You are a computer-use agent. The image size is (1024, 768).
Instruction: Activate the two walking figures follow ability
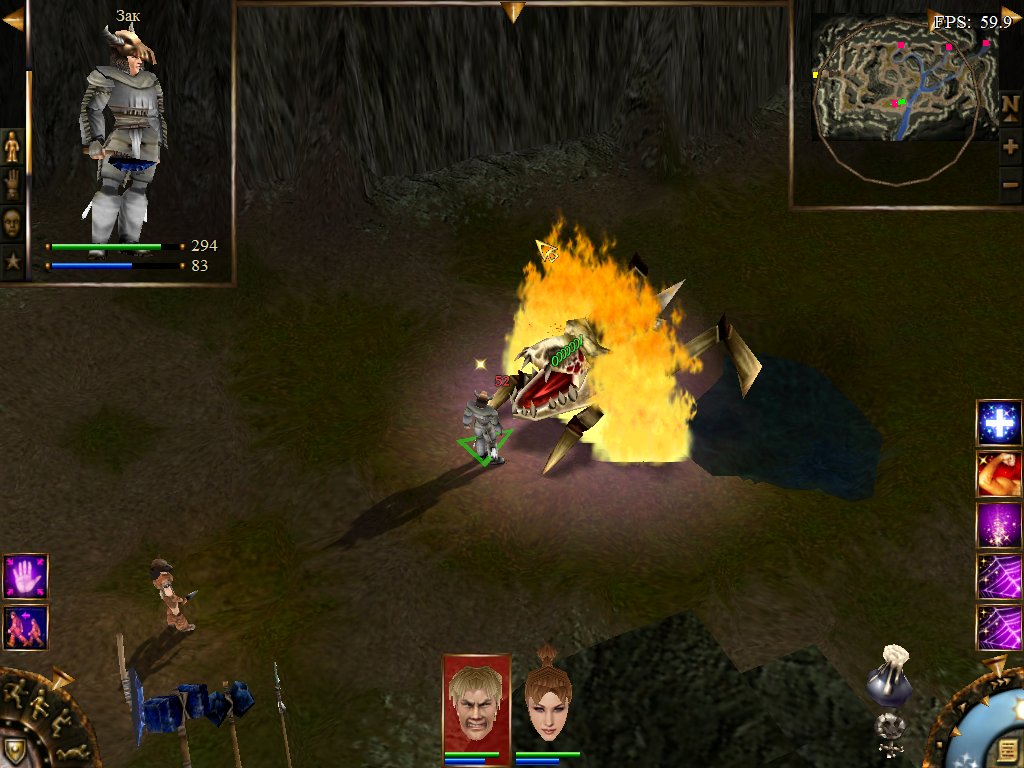coord(25,627)
